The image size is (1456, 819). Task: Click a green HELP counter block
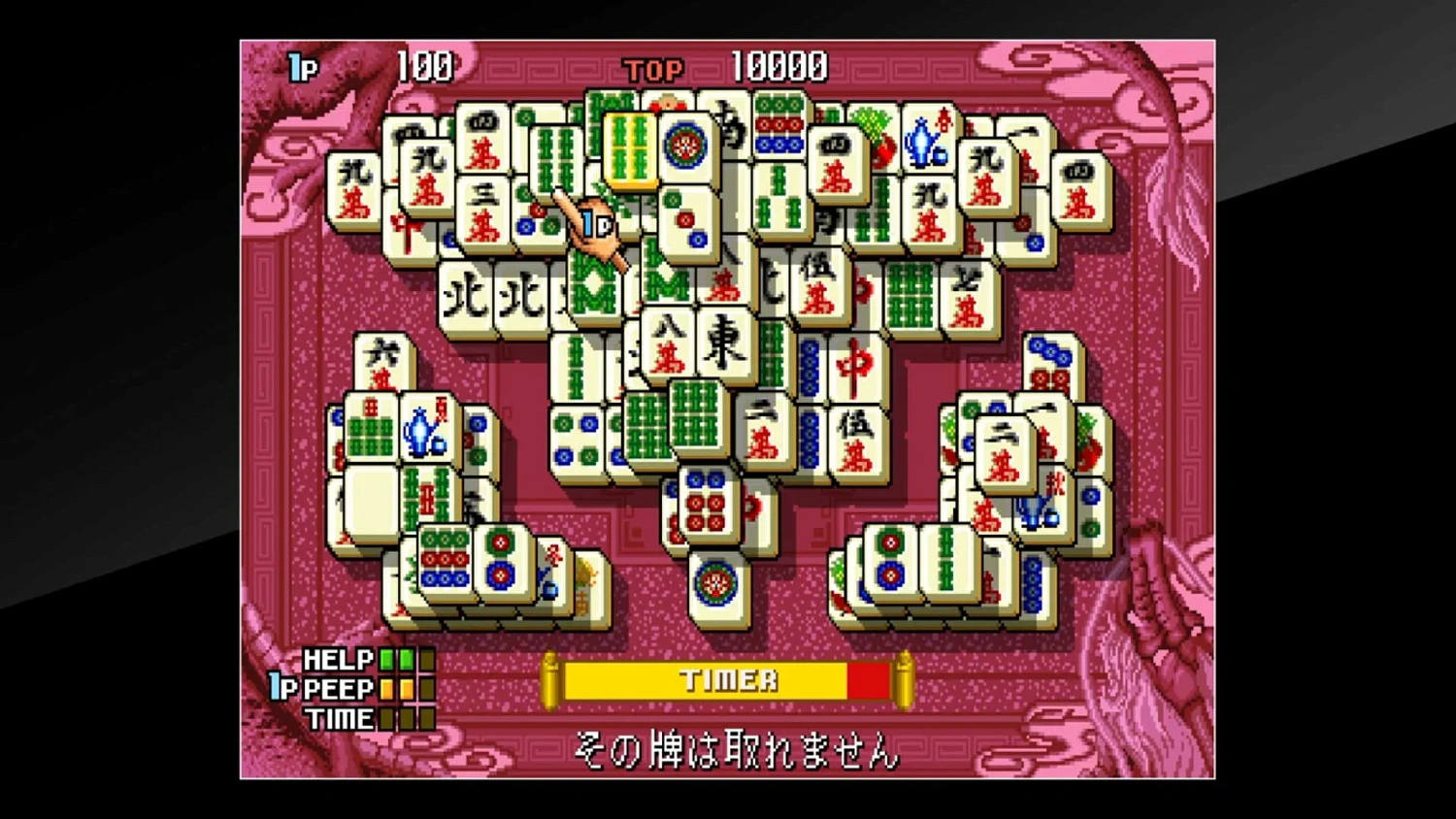[388, 659]
